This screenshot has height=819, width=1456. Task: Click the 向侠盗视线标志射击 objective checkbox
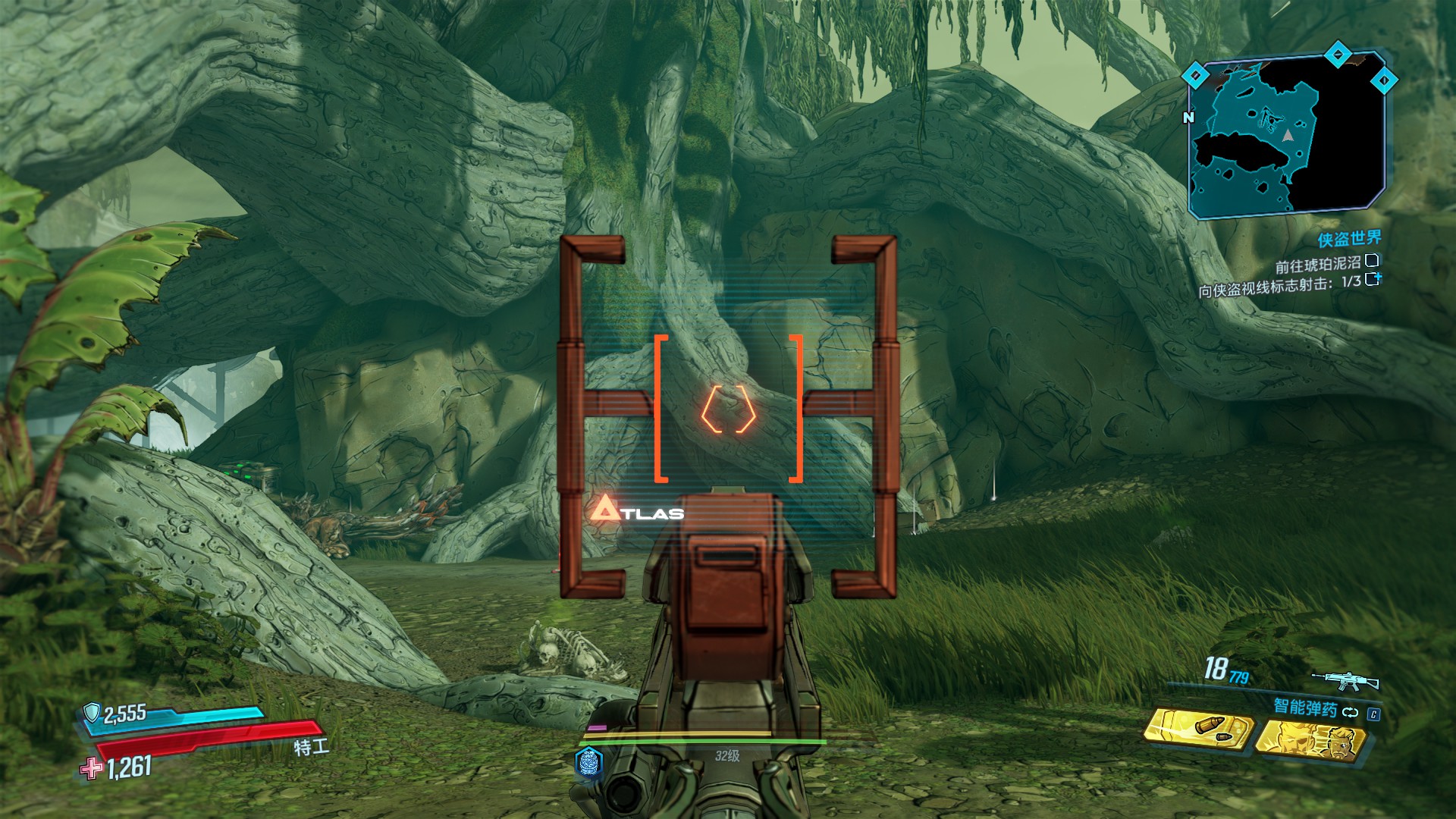click(x=1372, y=279)
